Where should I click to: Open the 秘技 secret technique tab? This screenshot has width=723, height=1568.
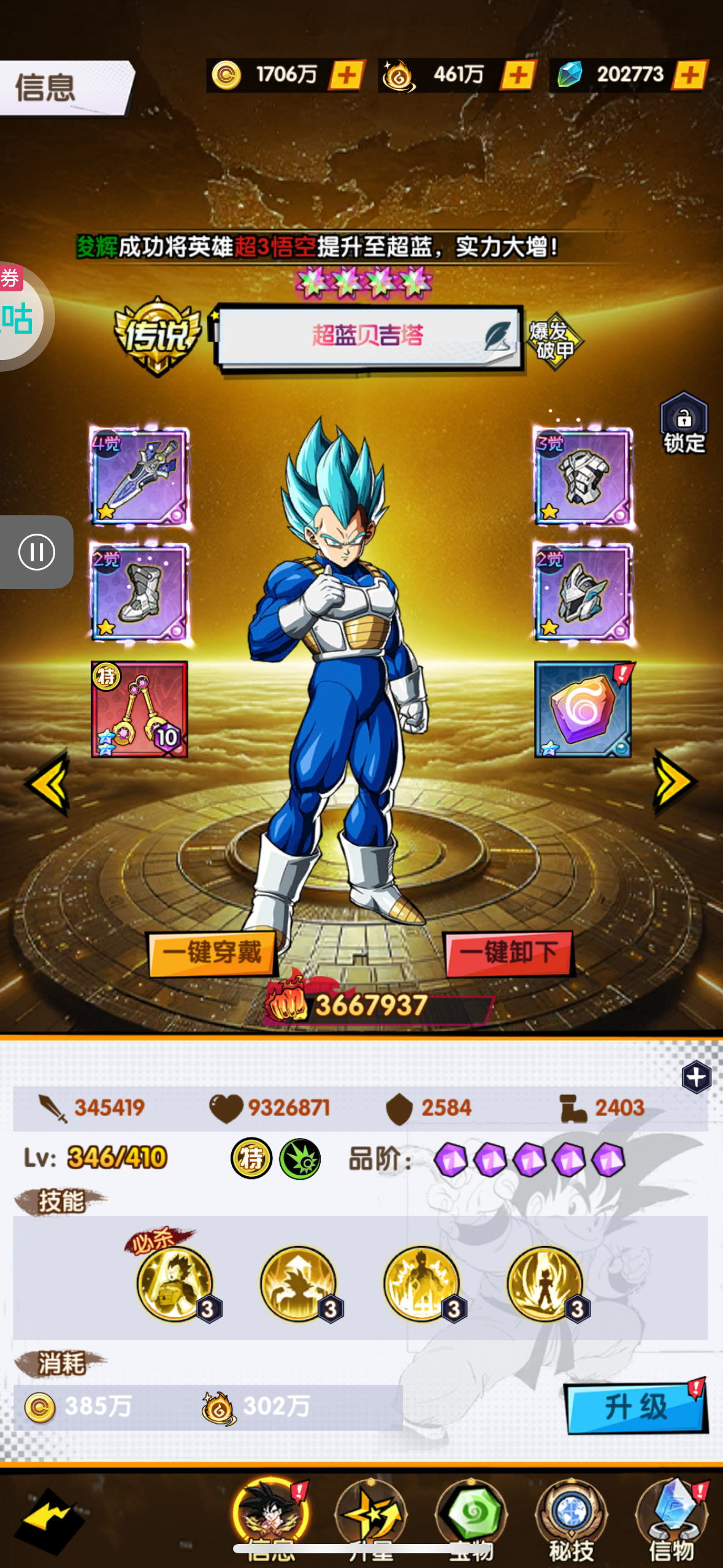(572, 1518)
